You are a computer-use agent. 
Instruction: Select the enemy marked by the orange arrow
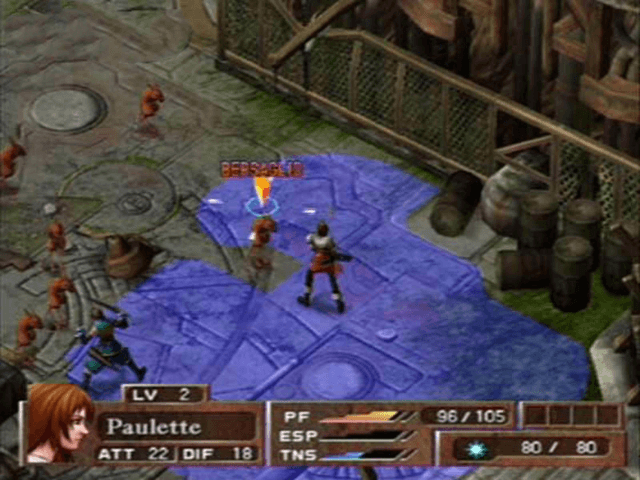coord(263,234)
